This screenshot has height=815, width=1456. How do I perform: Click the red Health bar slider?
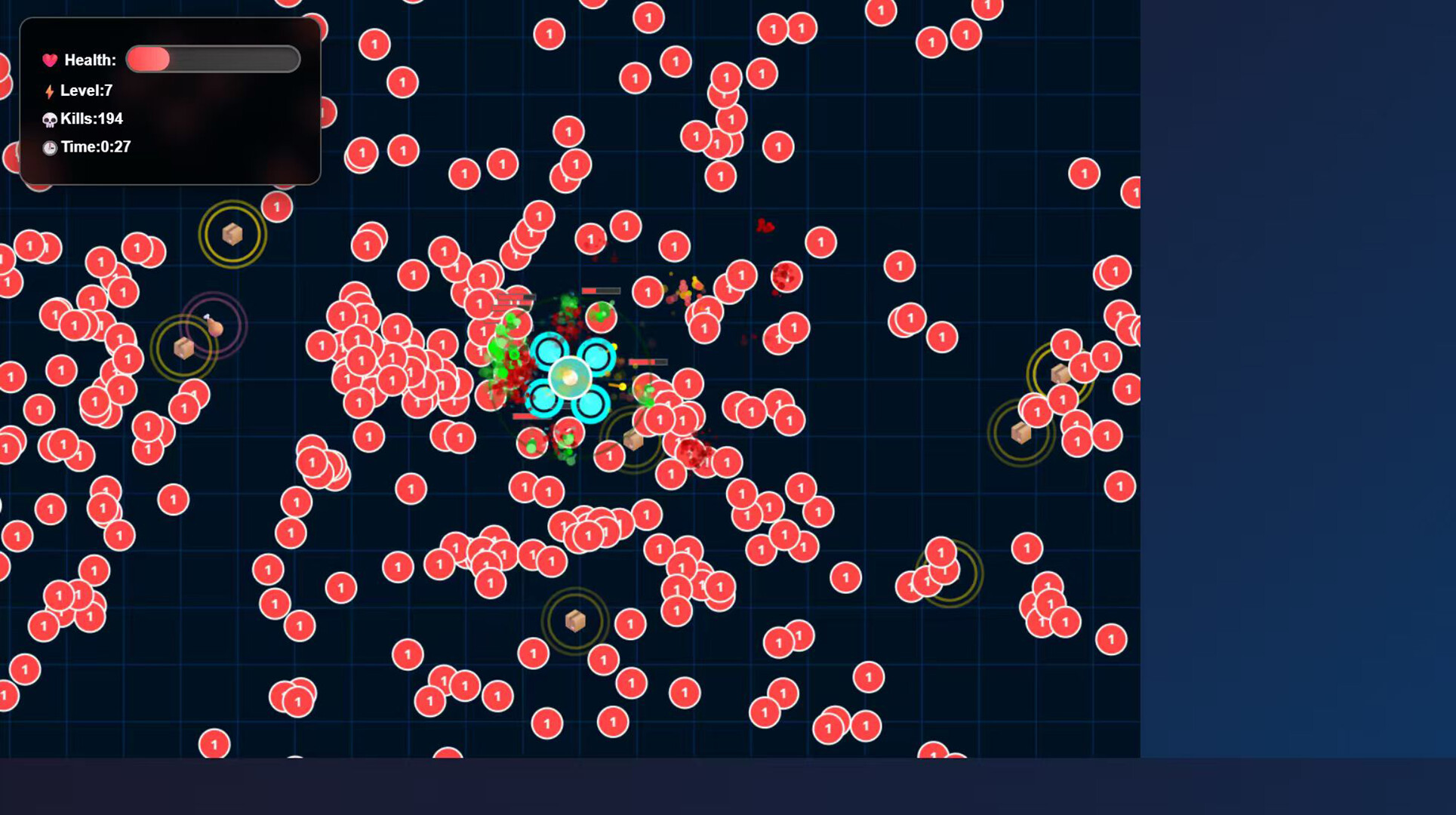click(149, 58)
